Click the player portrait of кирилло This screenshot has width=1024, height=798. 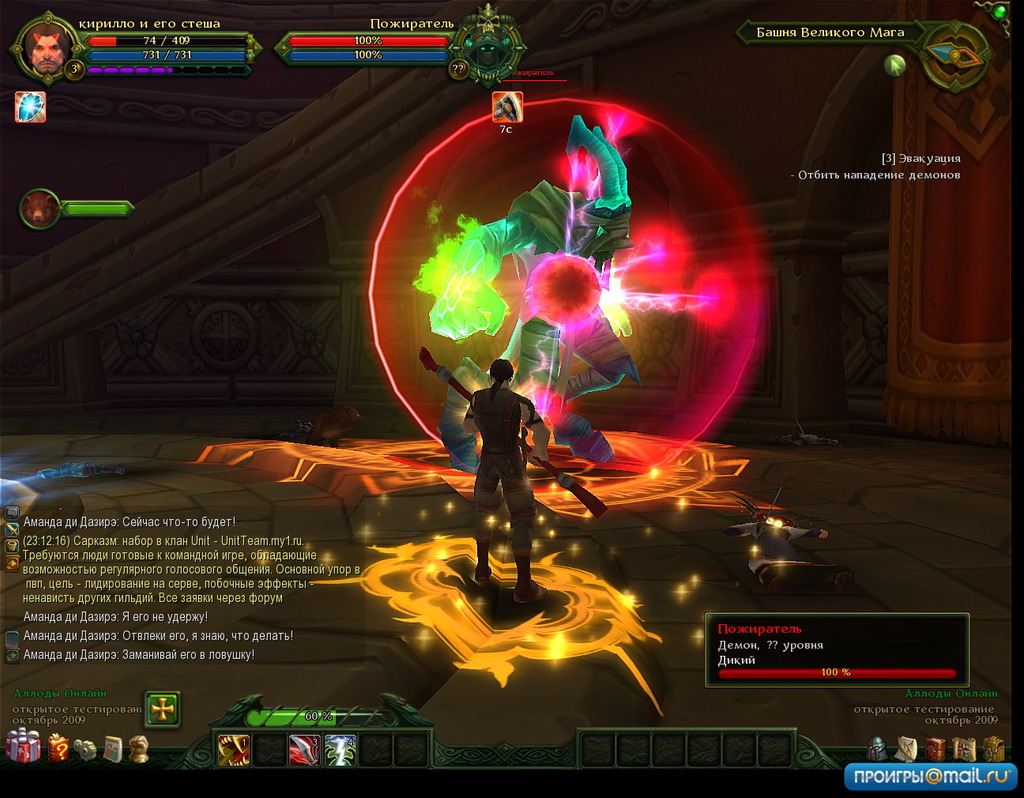47,48
